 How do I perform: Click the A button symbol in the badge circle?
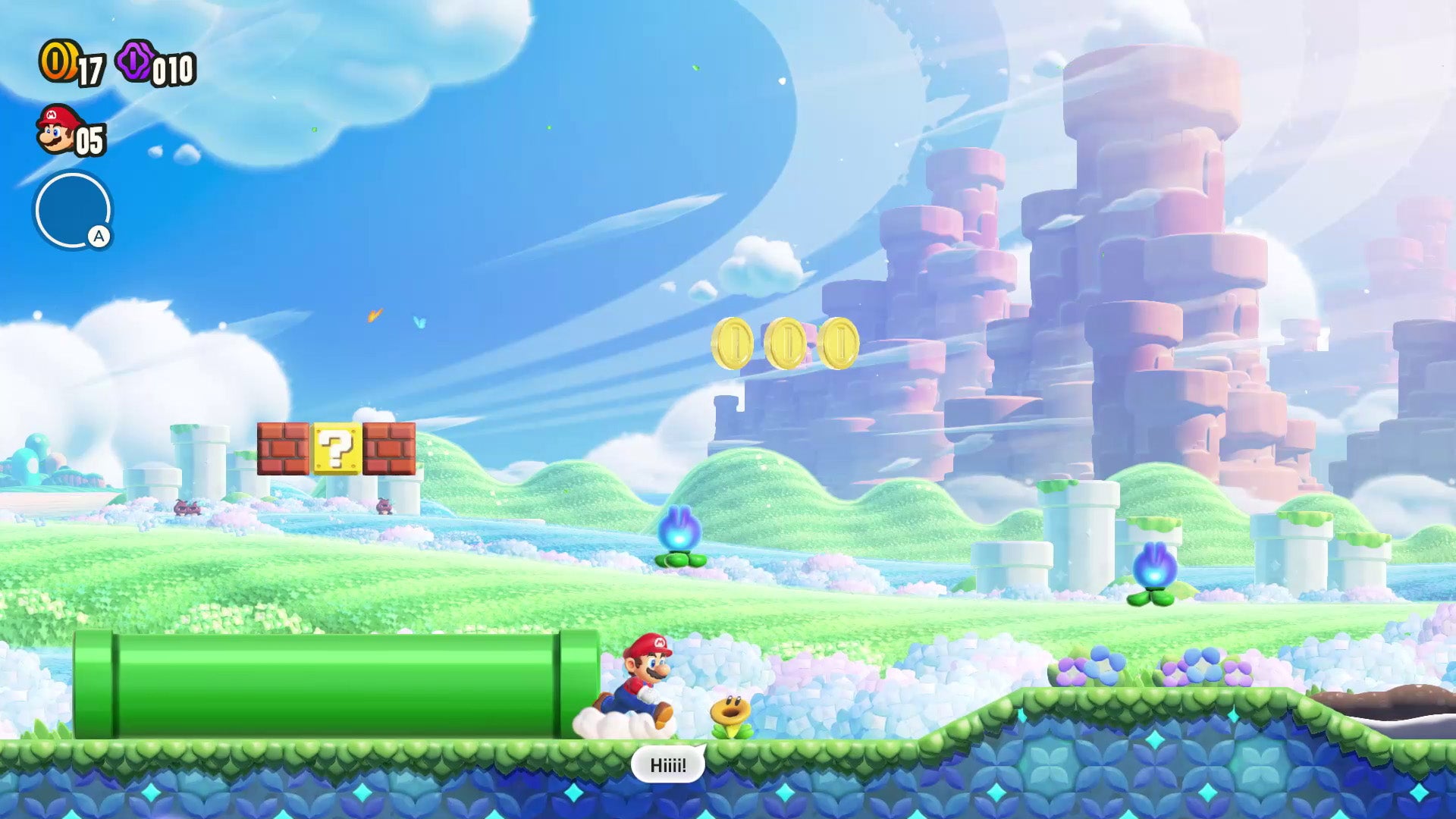99,237
